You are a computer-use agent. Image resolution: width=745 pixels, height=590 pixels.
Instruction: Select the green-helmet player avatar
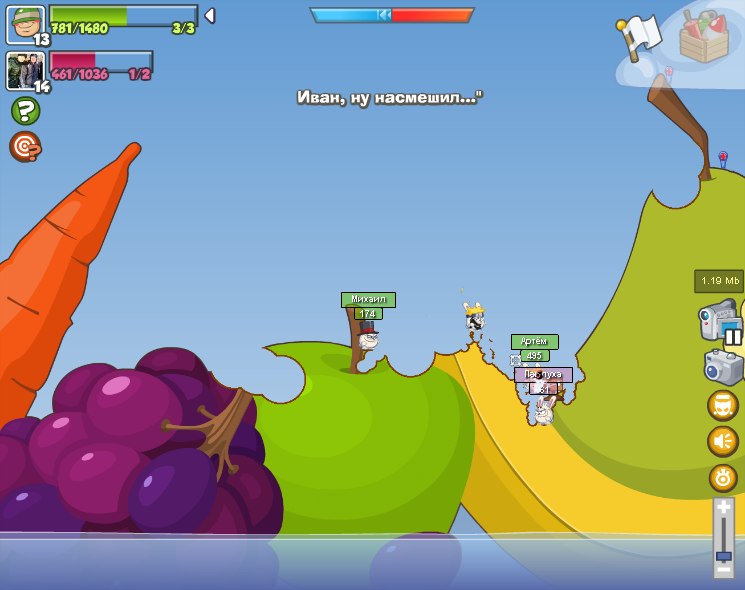click(26, 24)
